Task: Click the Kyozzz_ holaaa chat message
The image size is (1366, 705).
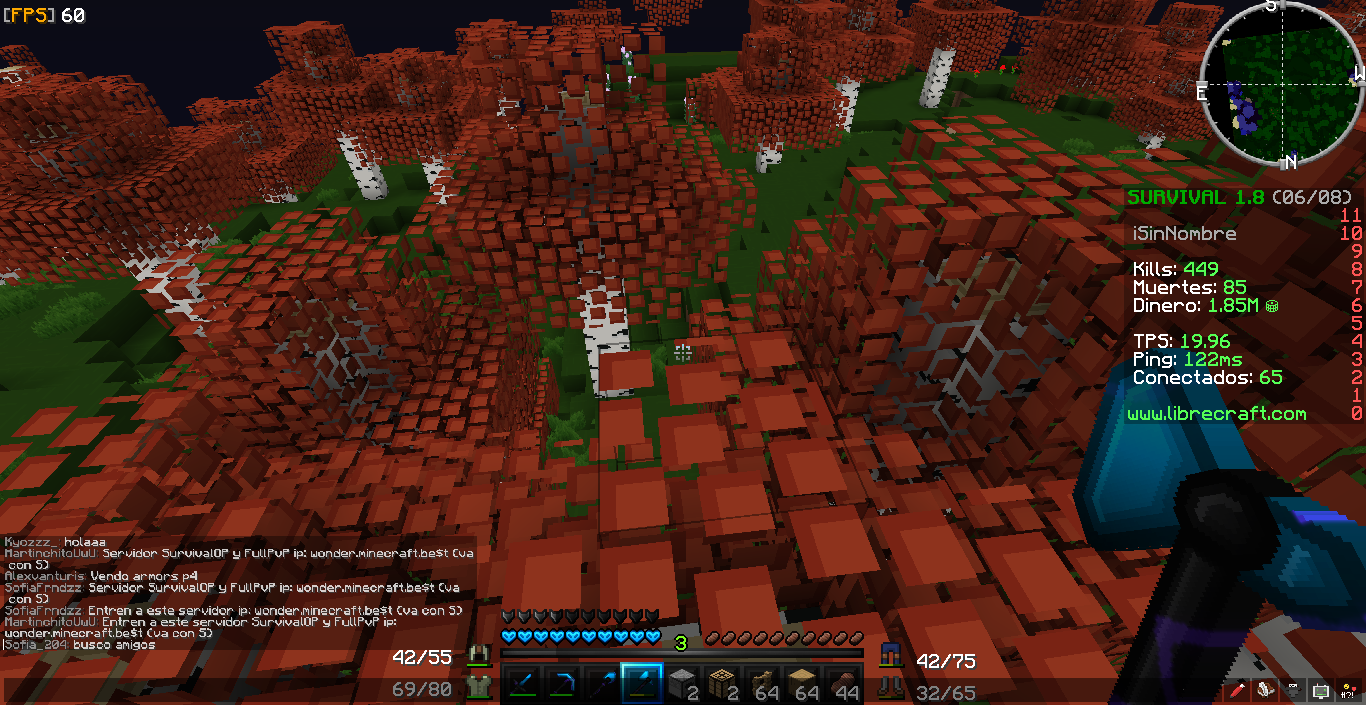Action: pyautogui.click(x=55, y=542)
